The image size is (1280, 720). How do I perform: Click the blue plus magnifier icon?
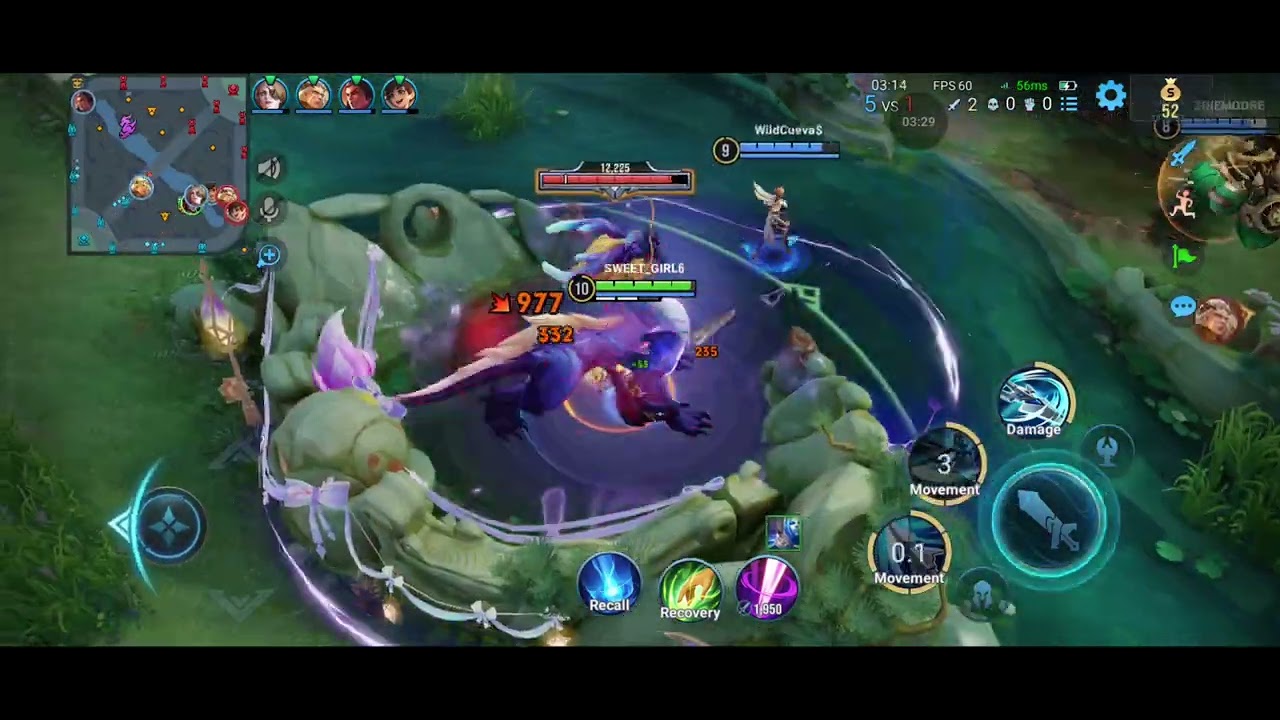[268, 256]
